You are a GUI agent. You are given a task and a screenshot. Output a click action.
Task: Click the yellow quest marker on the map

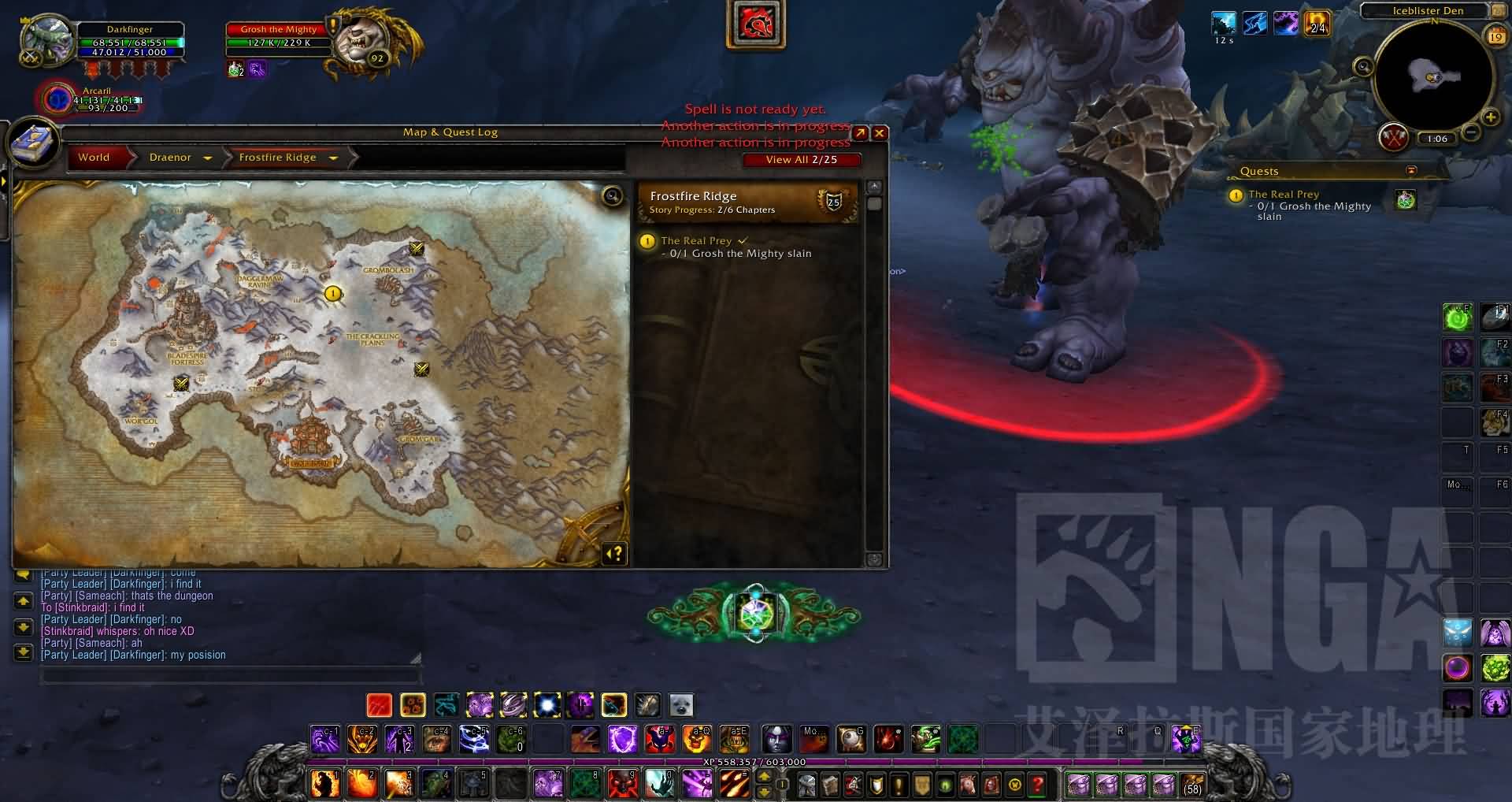pos(333,294)
